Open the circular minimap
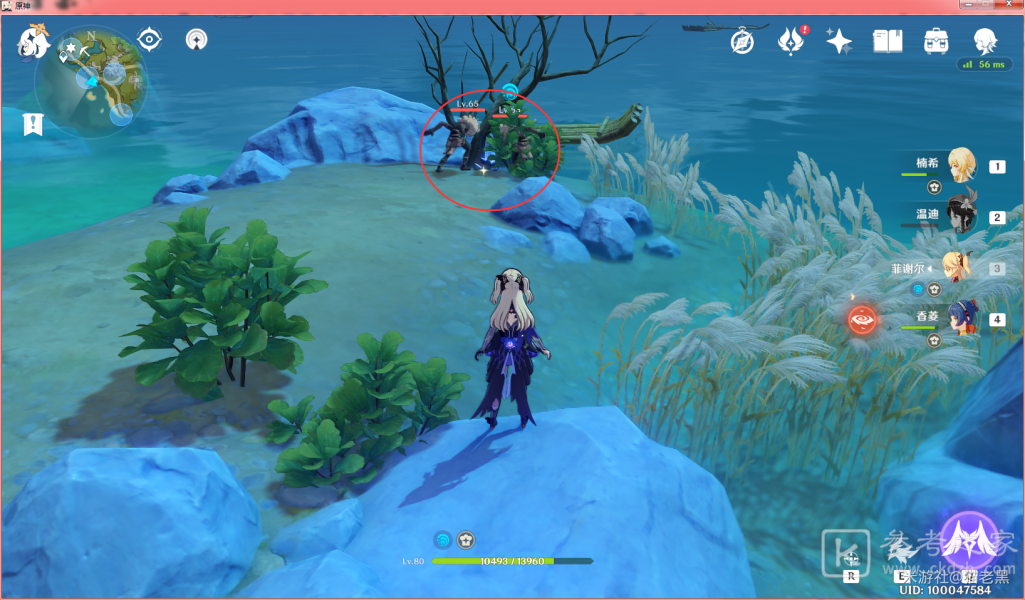 pos(91,85)
